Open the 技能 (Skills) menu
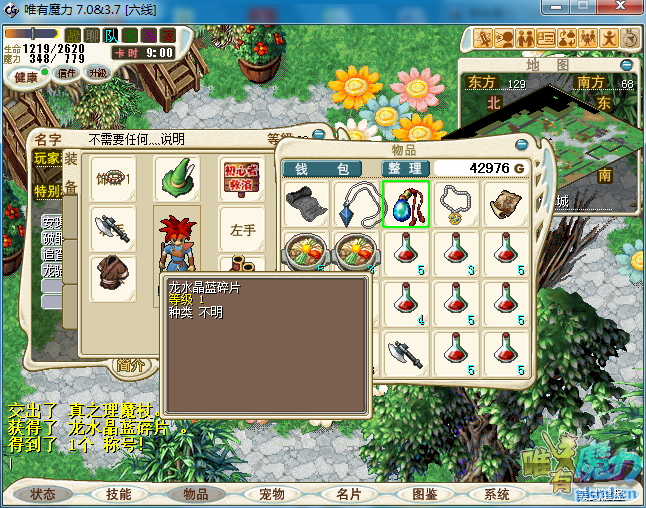Image resolution: width=646 pixels, height=508 pixels. [x=119, y=494]
